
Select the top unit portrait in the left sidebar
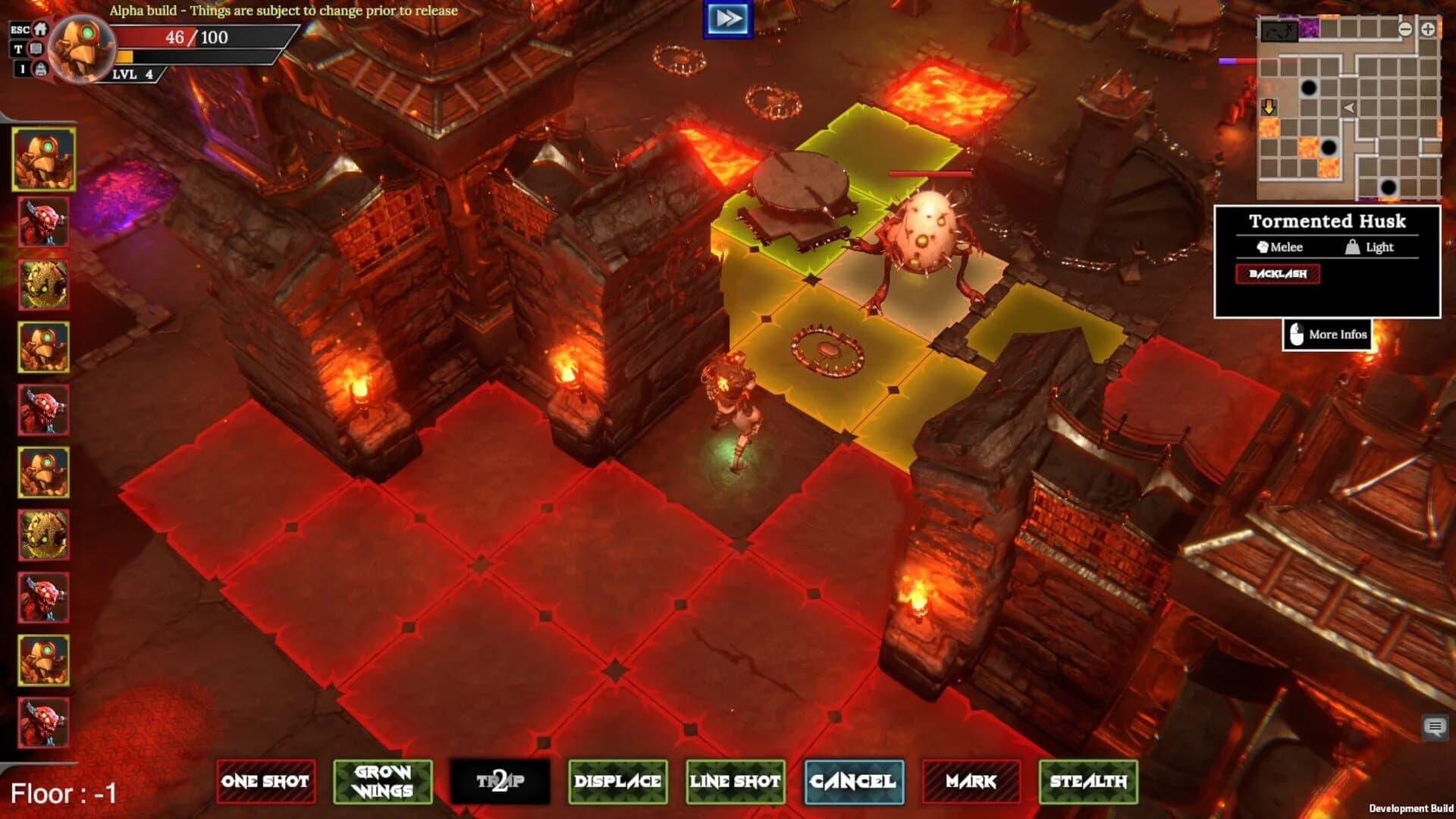[43, 160]
